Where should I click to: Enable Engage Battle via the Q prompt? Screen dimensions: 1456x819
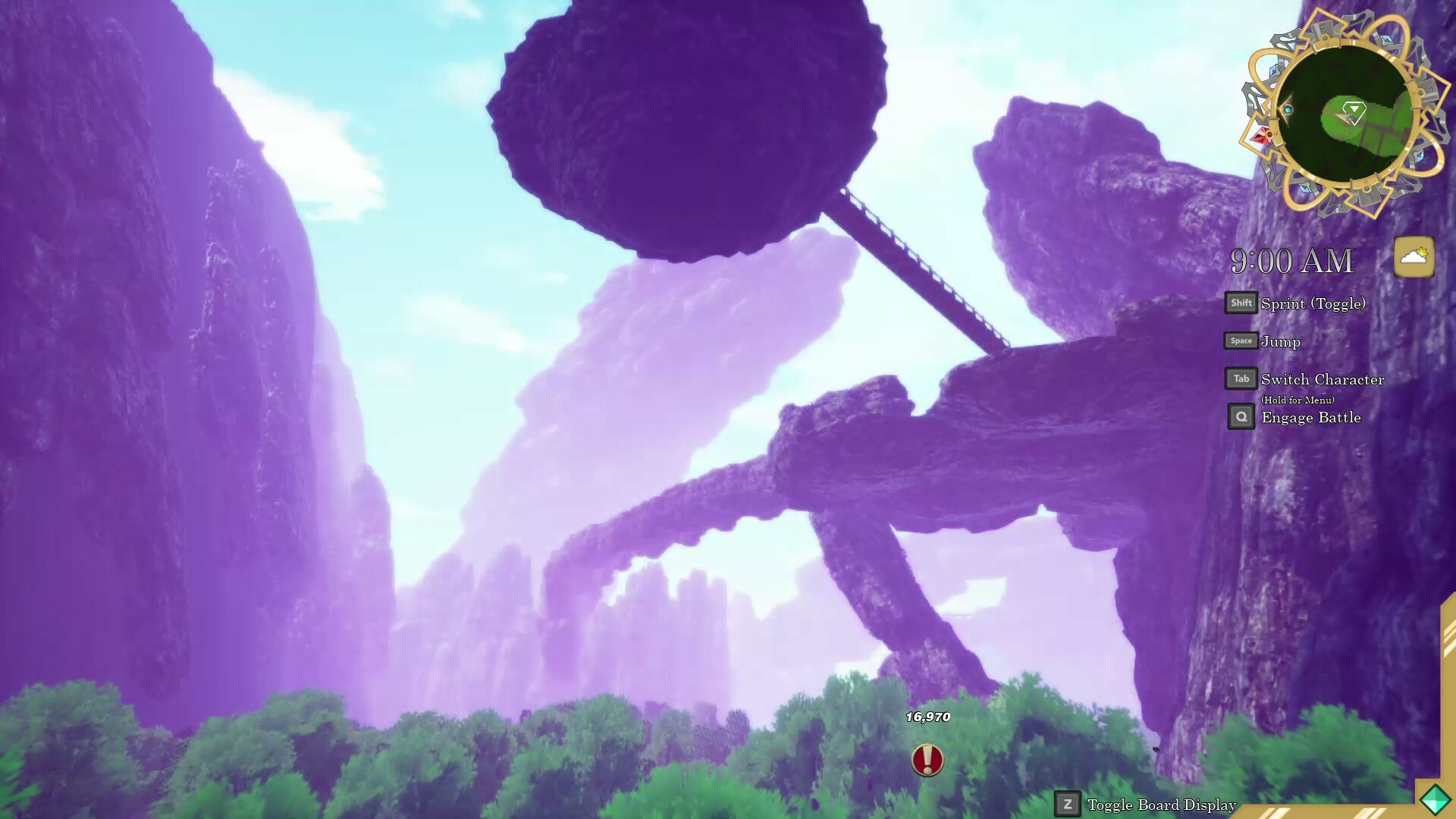tap(1241, 416)
